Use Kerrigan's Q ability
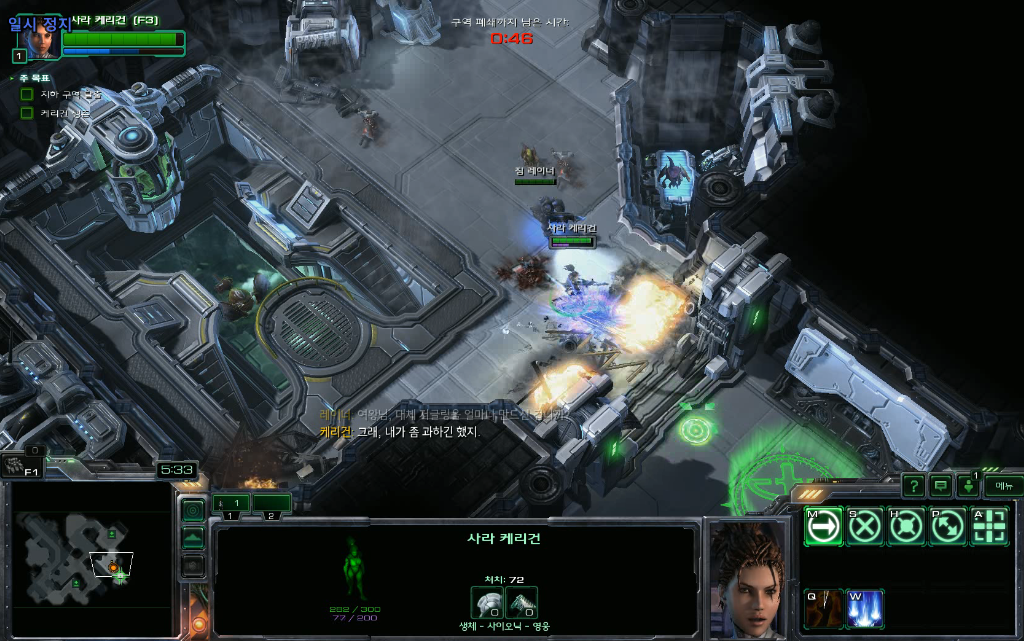Image resolution: width=1024 pixels, height=641 pixels. click(x=823, y=609)
